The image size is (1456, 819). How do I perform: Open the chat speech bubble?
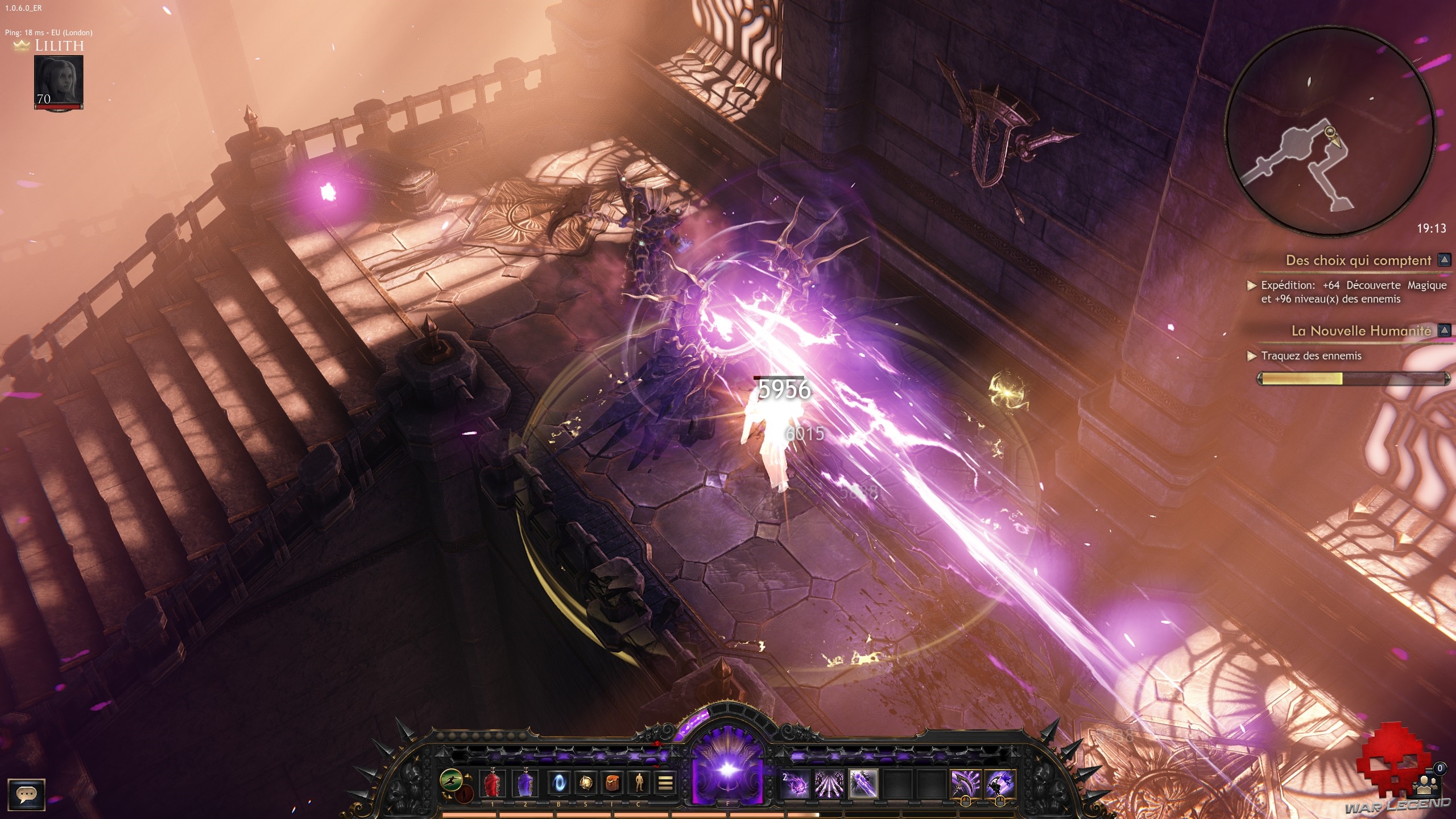[27, 794]
